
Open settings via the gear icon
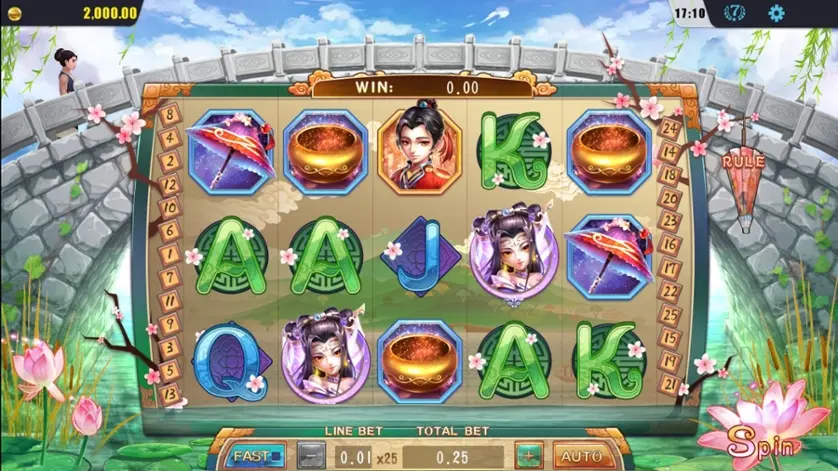[776, 14]
